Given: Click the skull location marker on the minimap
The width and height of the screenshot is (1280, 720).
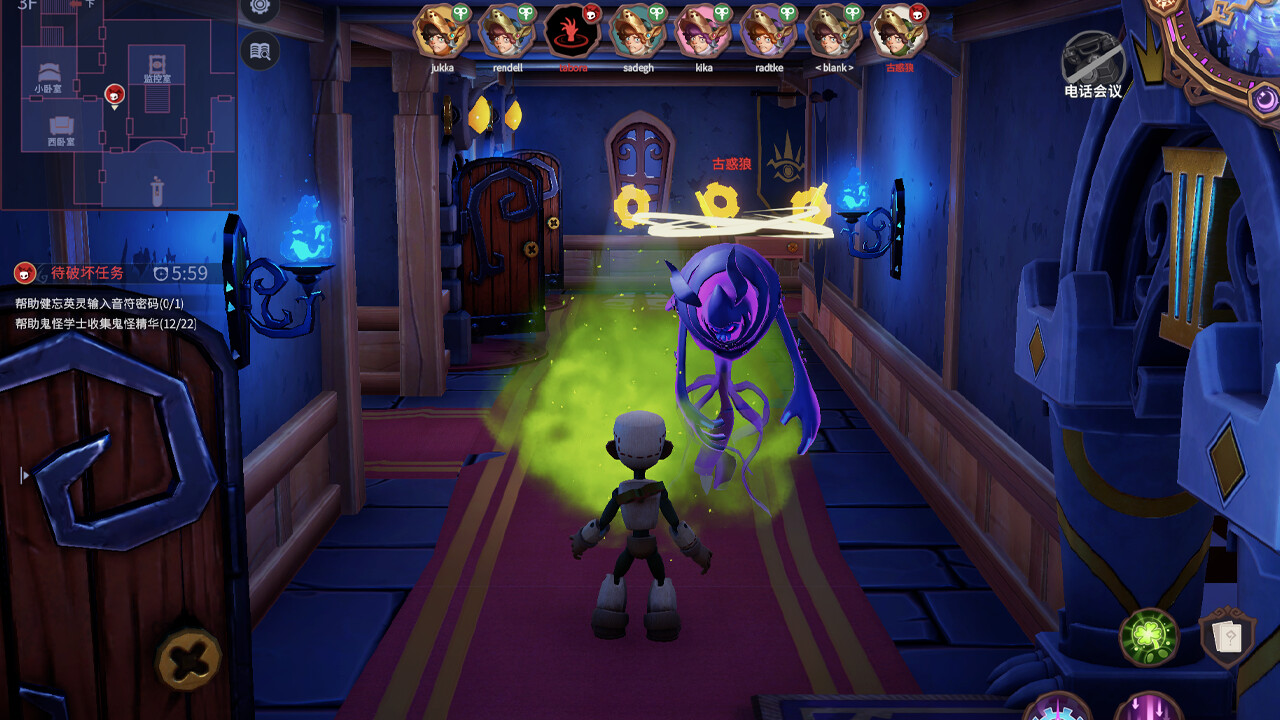Looking at the screenshot, I should (x=114, y=94).
